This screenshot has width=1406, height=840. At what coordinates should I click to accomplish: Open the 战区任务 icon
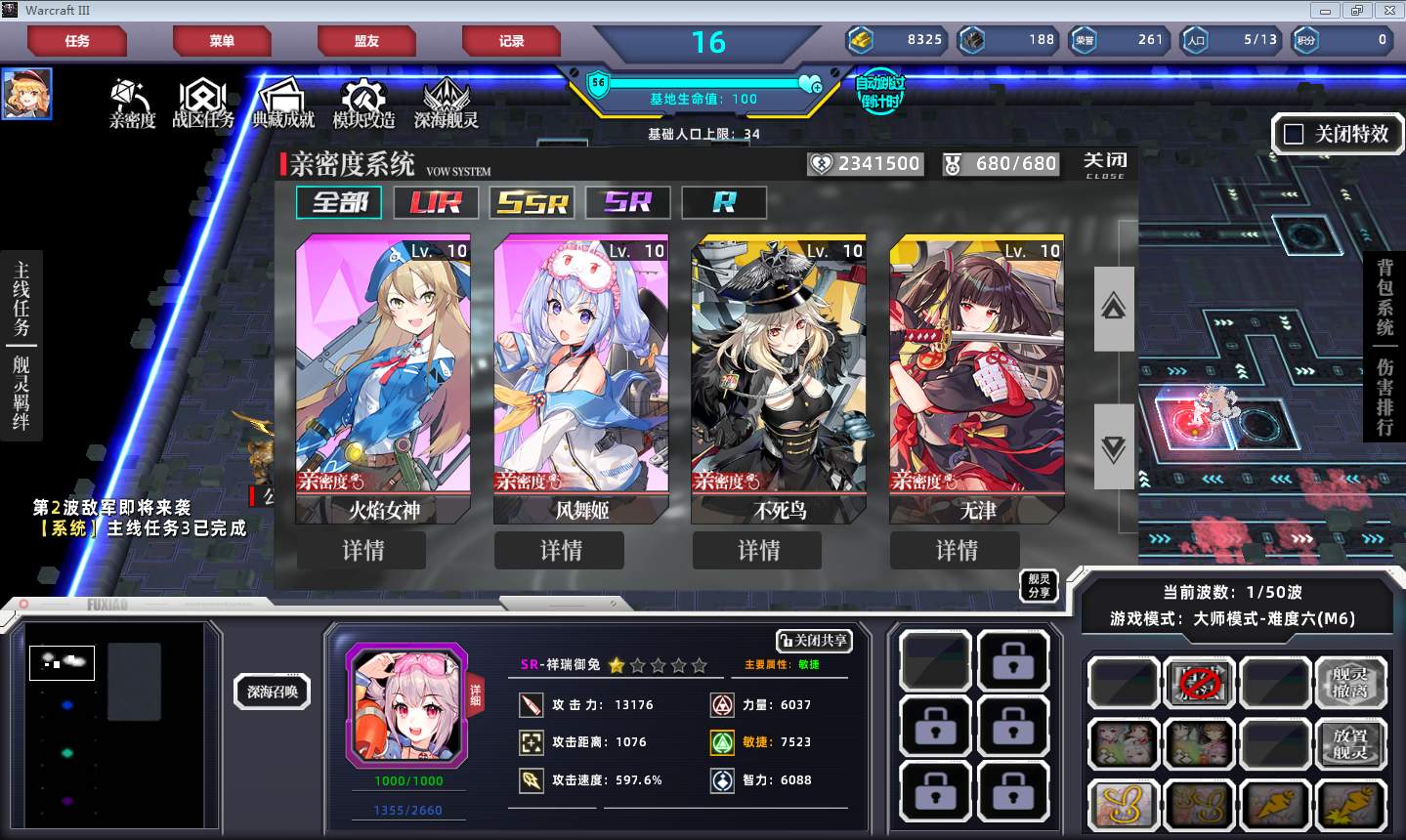(202, 104)
